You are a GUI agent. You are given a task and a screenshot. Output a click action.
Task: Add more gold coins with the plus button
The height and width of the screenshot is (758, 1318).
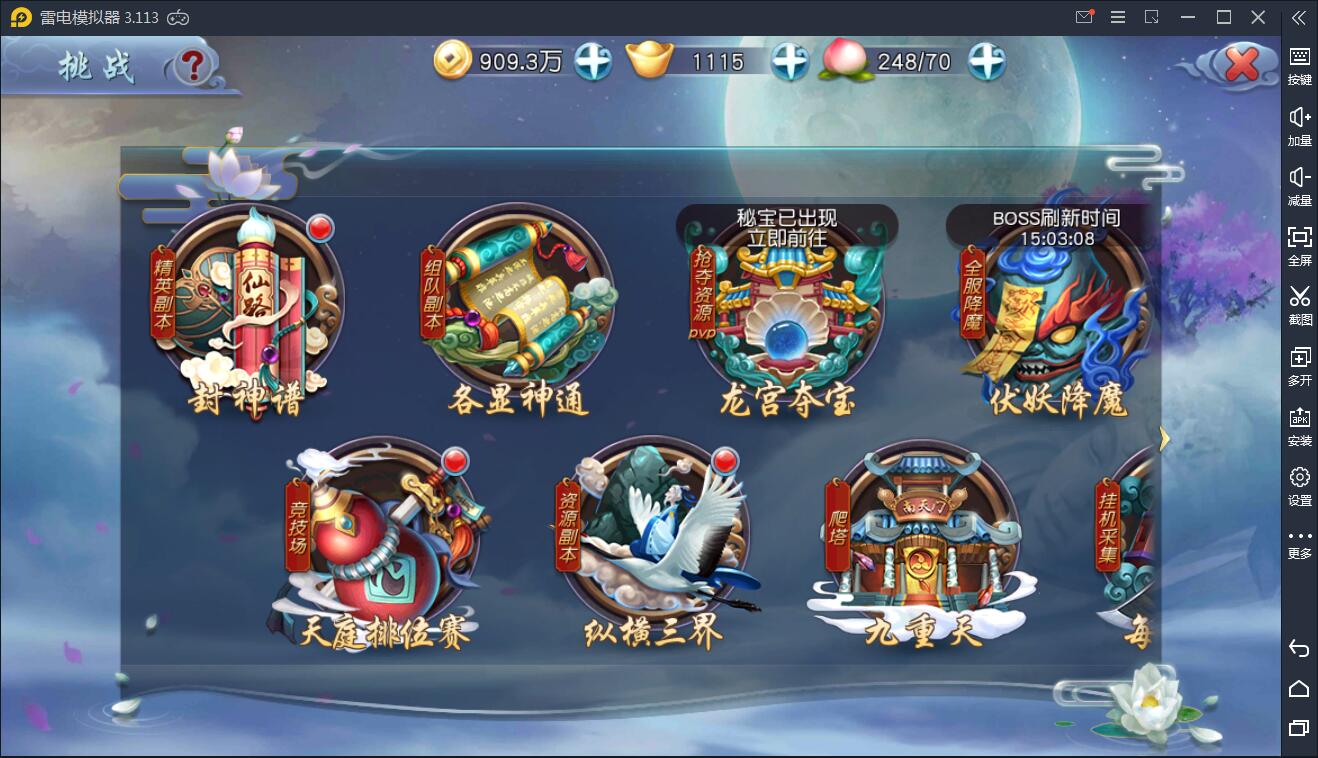point(593,62)
